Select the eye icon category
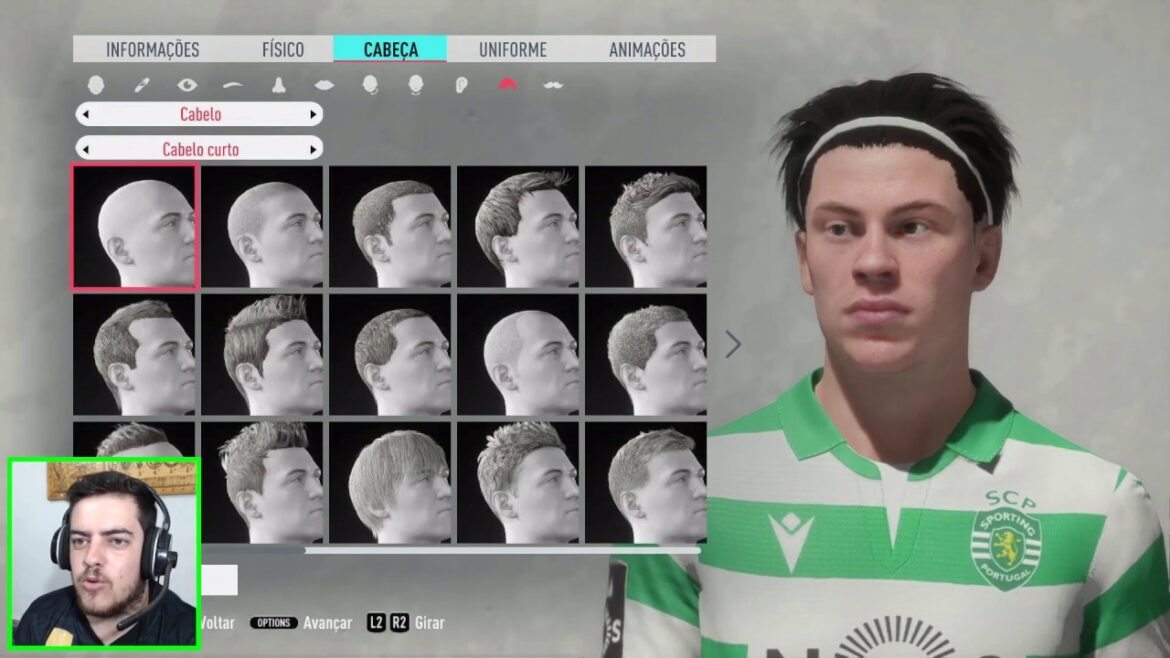Viewport: 1170px width, 658px height. click(187, 85)
